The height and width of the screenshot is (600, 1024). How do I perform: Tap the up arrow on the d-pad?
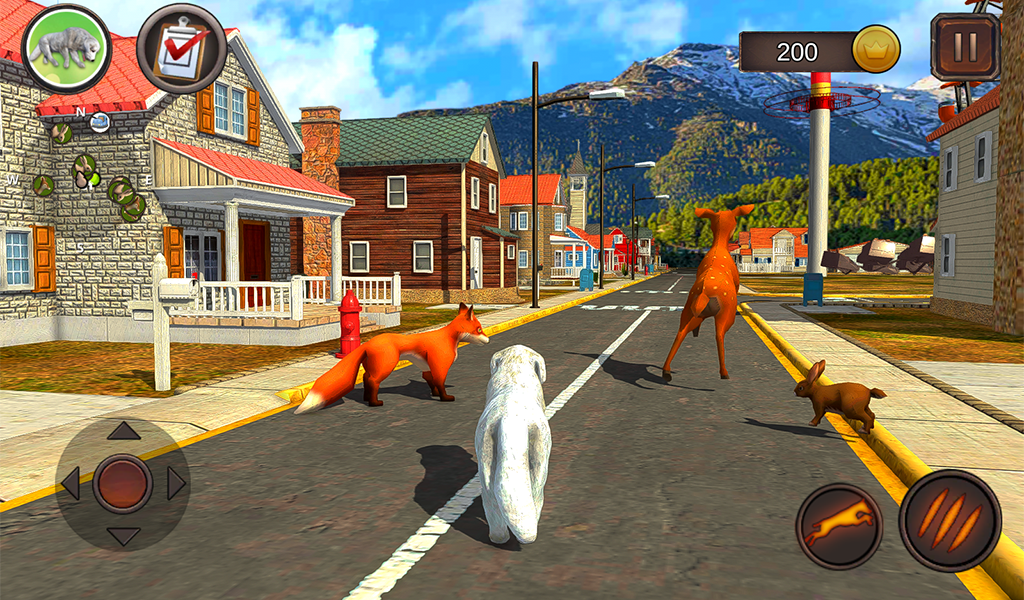pyautogui.click(x=123, y=431)
